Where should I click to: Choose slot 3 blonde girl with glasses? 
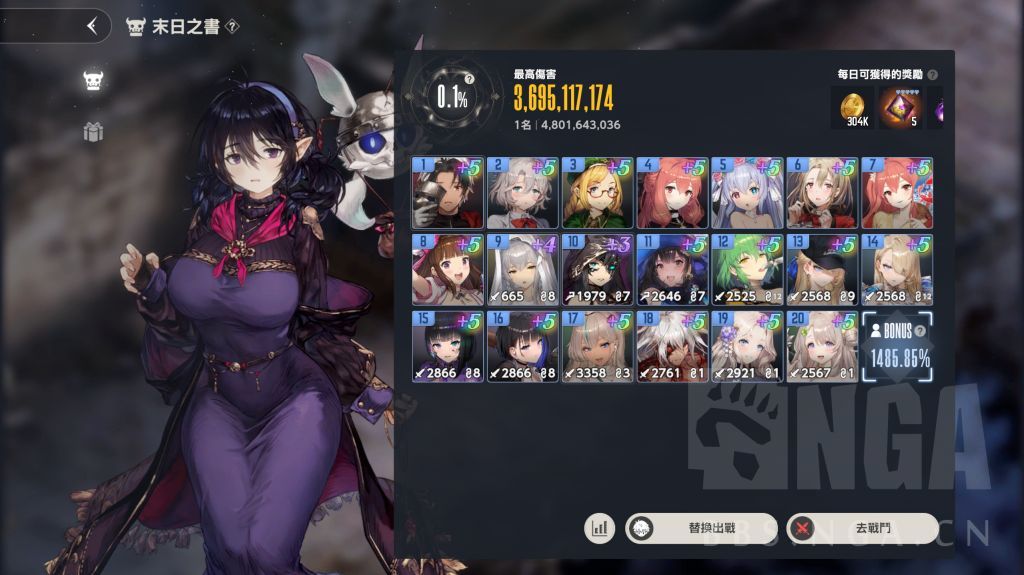pos(597,192)
